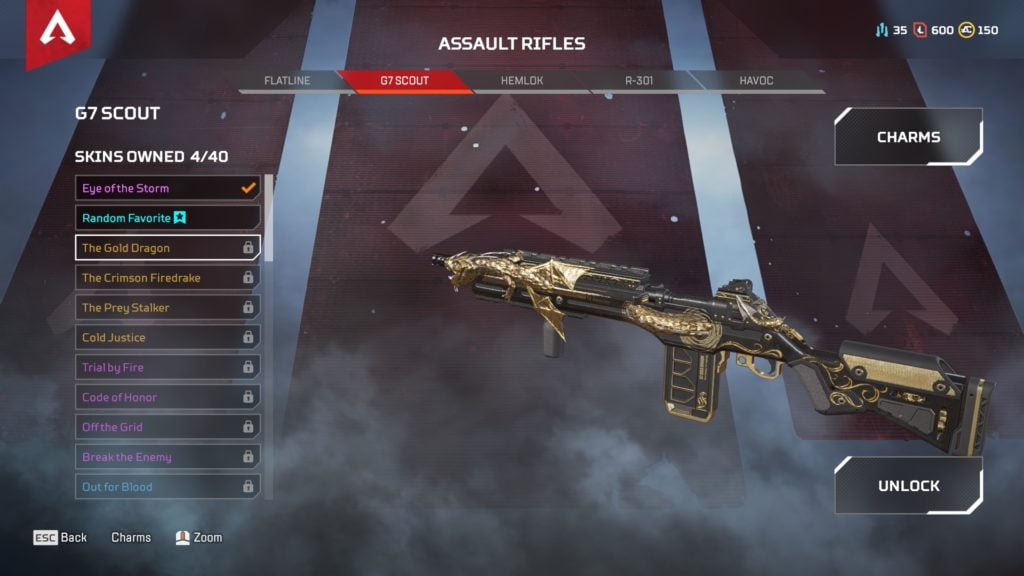Preview The Crimson Firedrake skin
This screenshot has width=1024, height=576.
[167, 278]
